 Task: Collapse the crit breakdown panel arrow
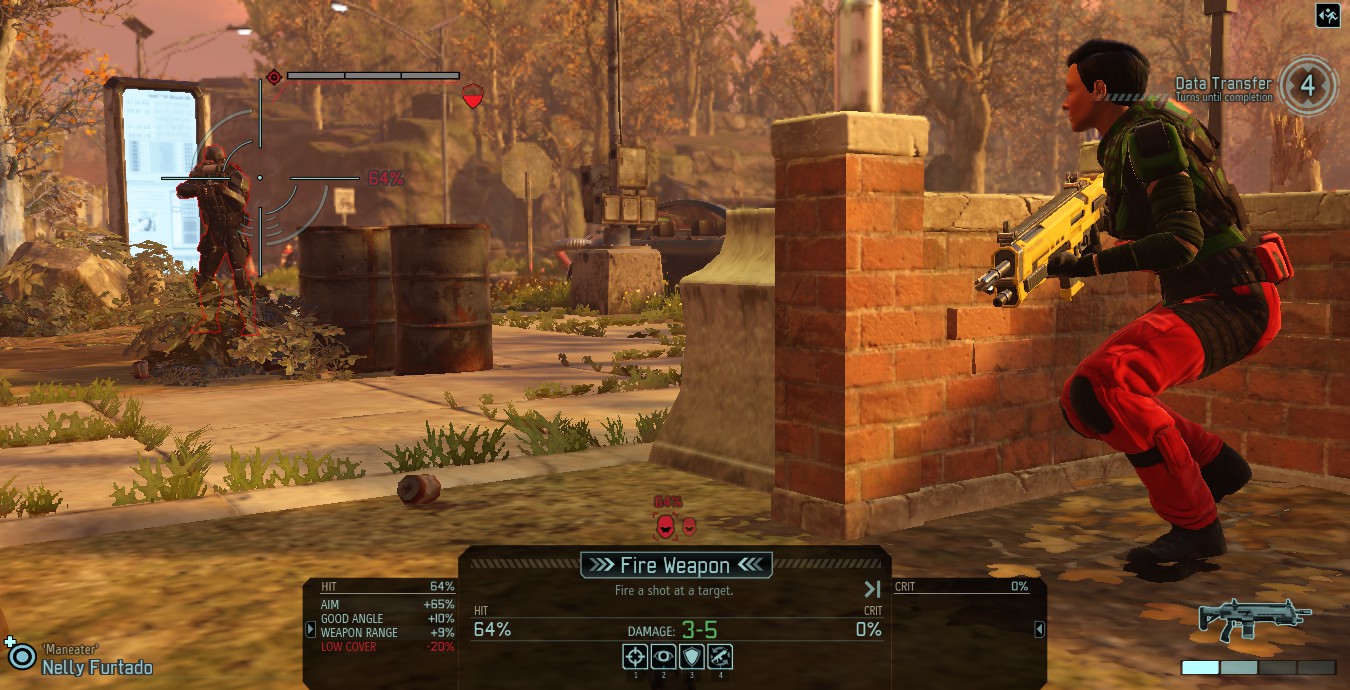click(1039, 629)
